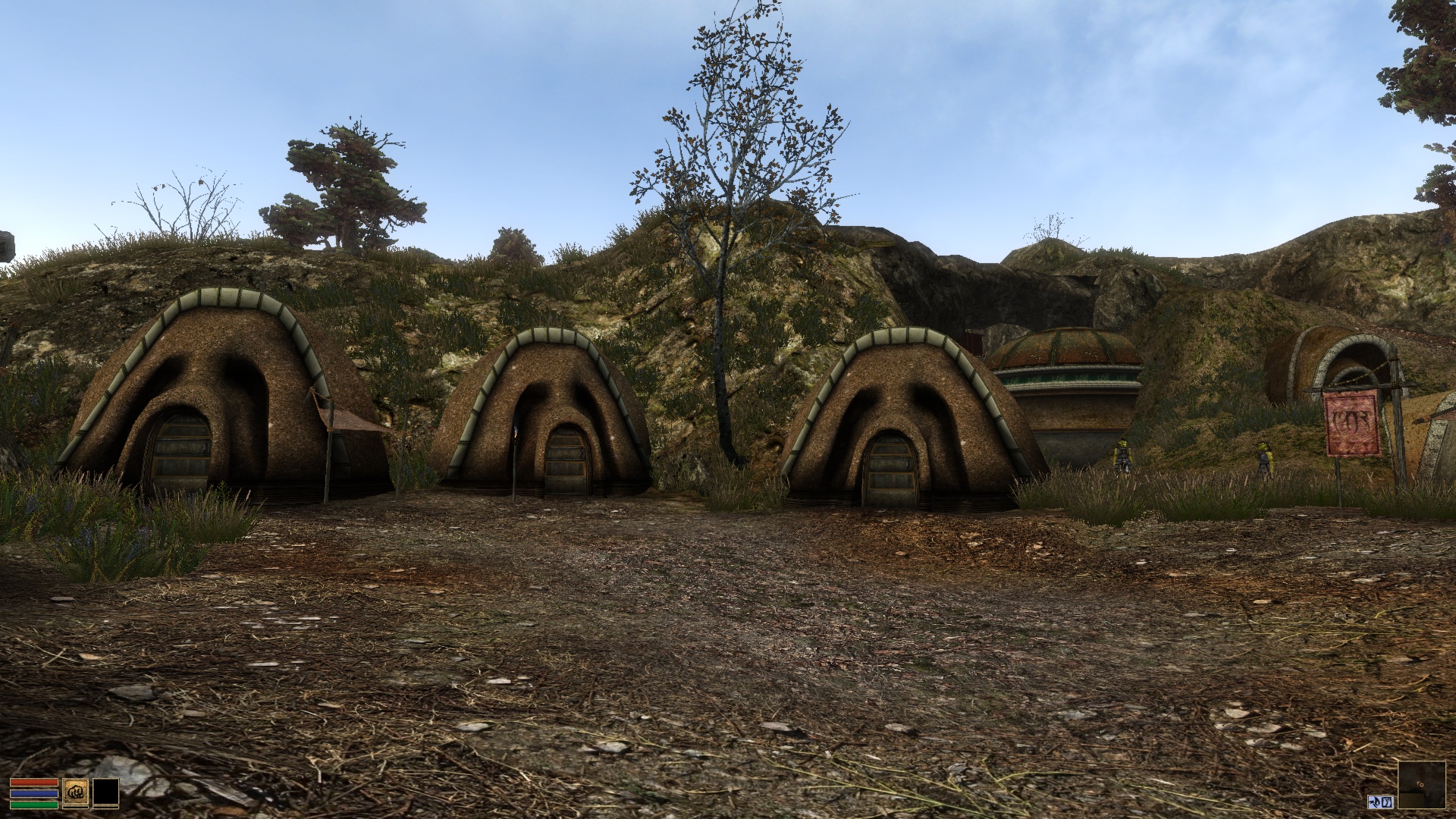
Task: Click the fist hand-to-hand weapon icon
Action: (x=75, y=792)
